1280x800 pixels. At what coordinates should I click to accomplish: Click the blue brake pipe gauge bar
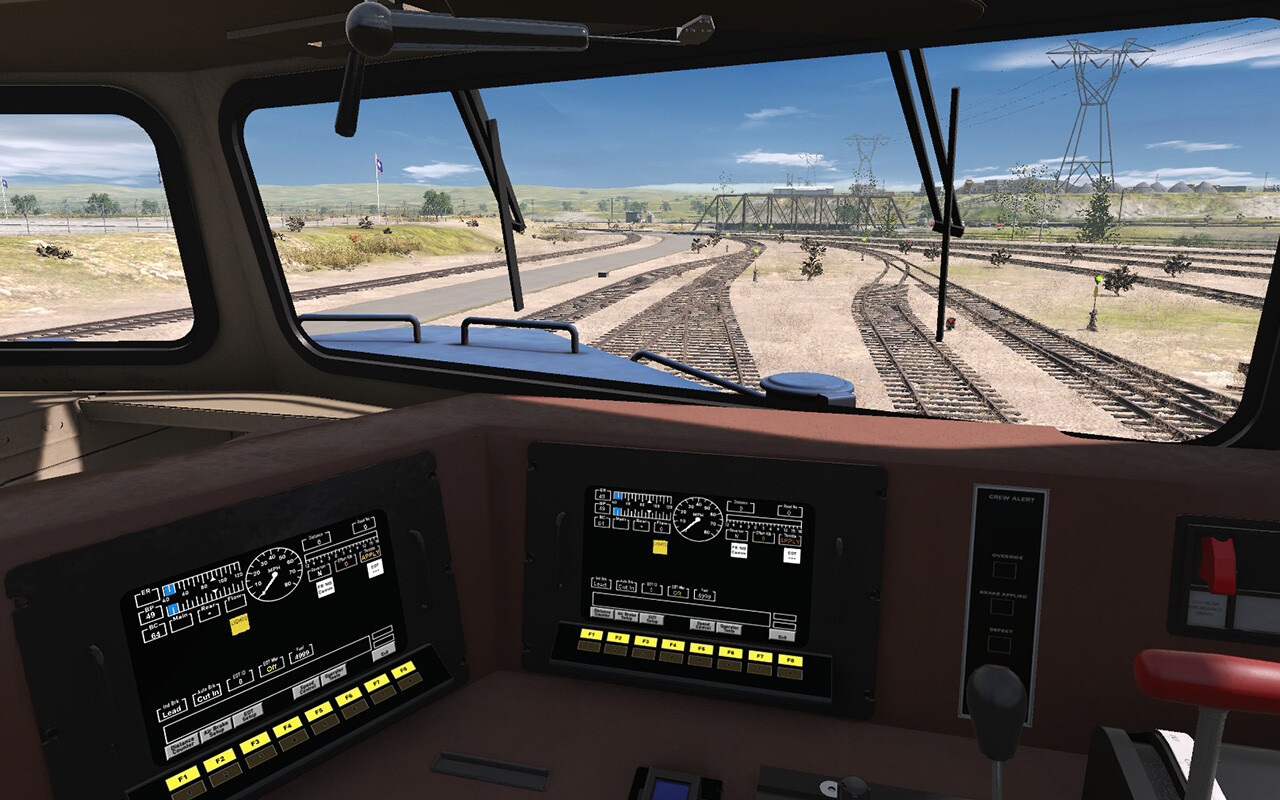(172, 608)
